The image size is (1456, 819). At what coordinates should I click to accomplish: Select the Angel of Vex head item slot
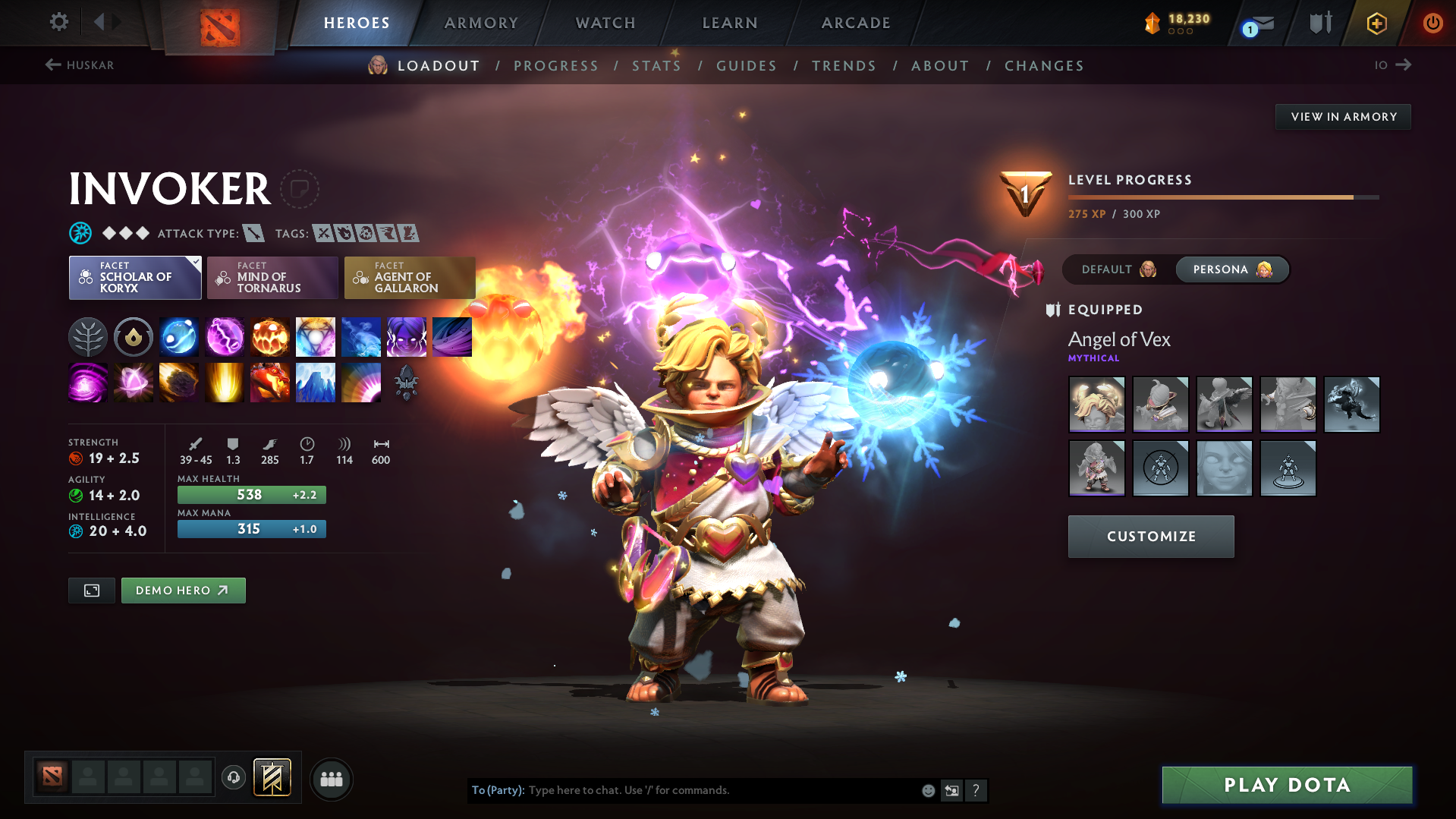[1096, 405]
